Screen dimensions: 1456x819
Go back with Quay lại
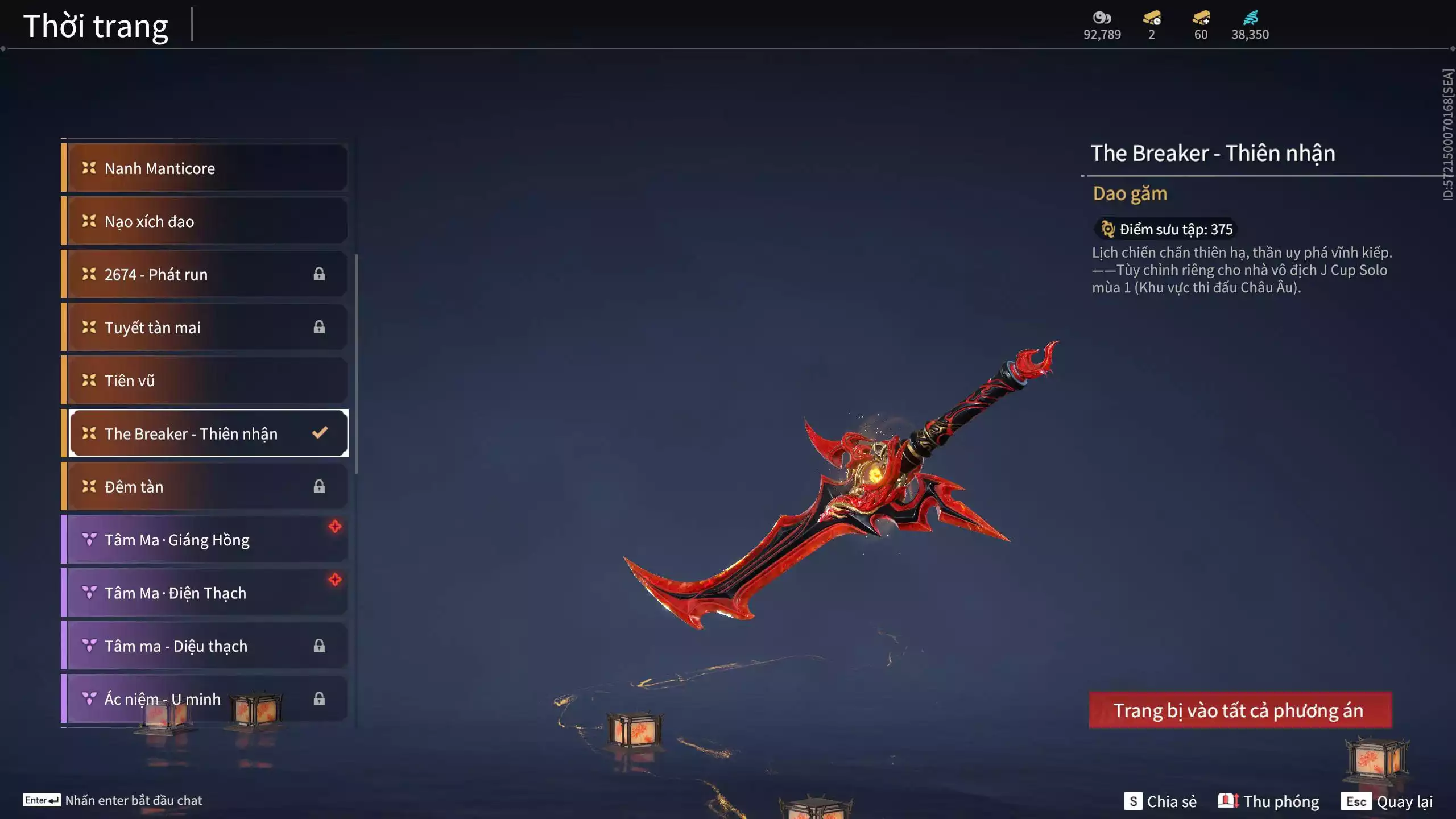pos(1387,801)
